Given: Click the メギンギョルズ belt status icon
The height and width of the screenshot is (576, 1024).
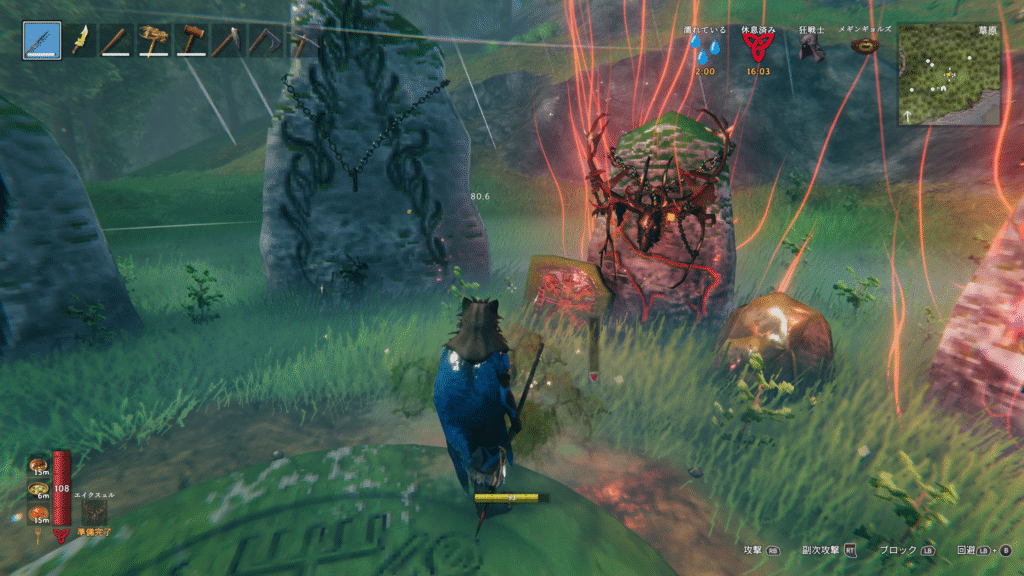Looking at the screenshot, I should point(864,46).
